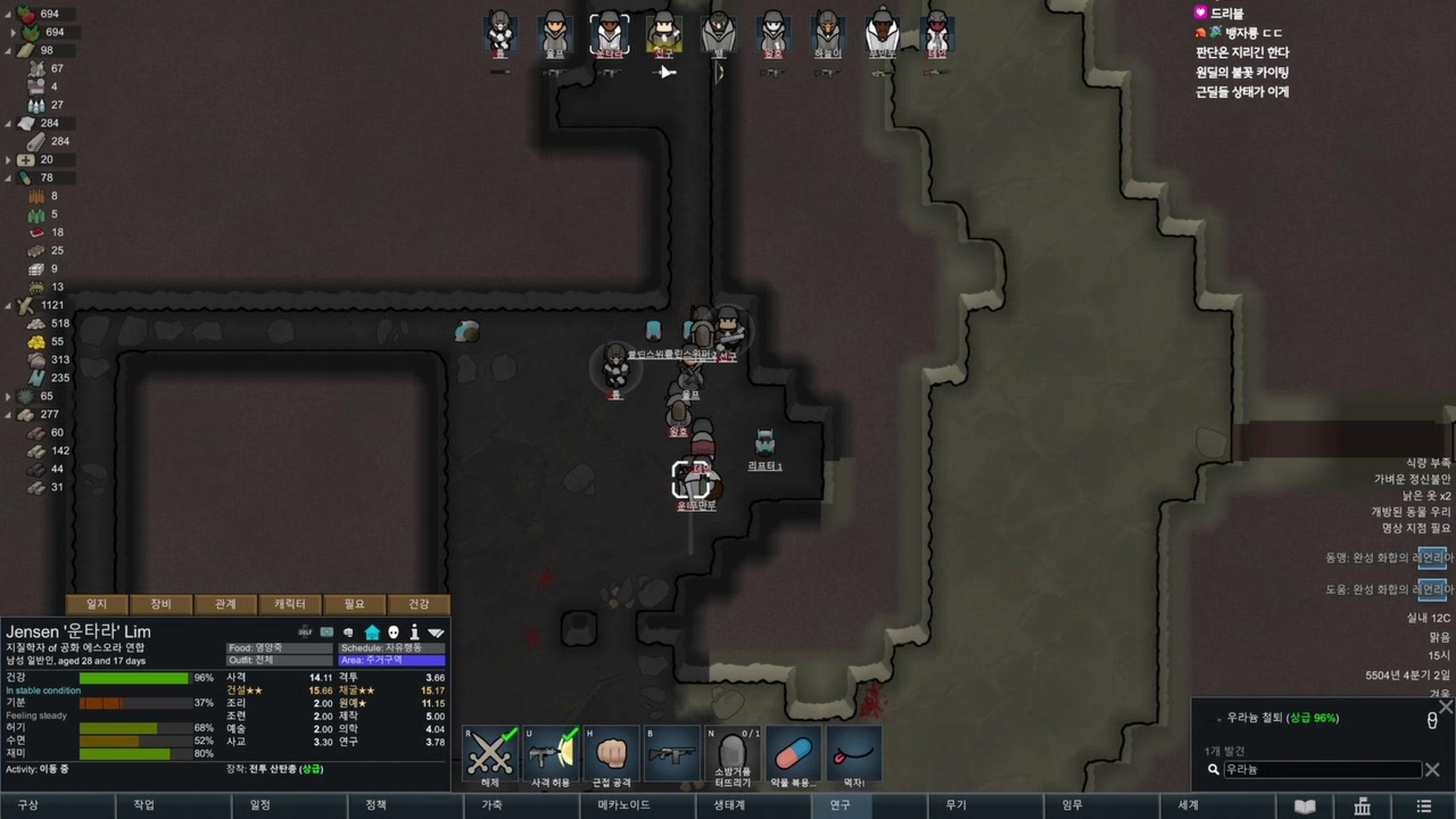Open the 세계 (World) view

(1188, 805)
